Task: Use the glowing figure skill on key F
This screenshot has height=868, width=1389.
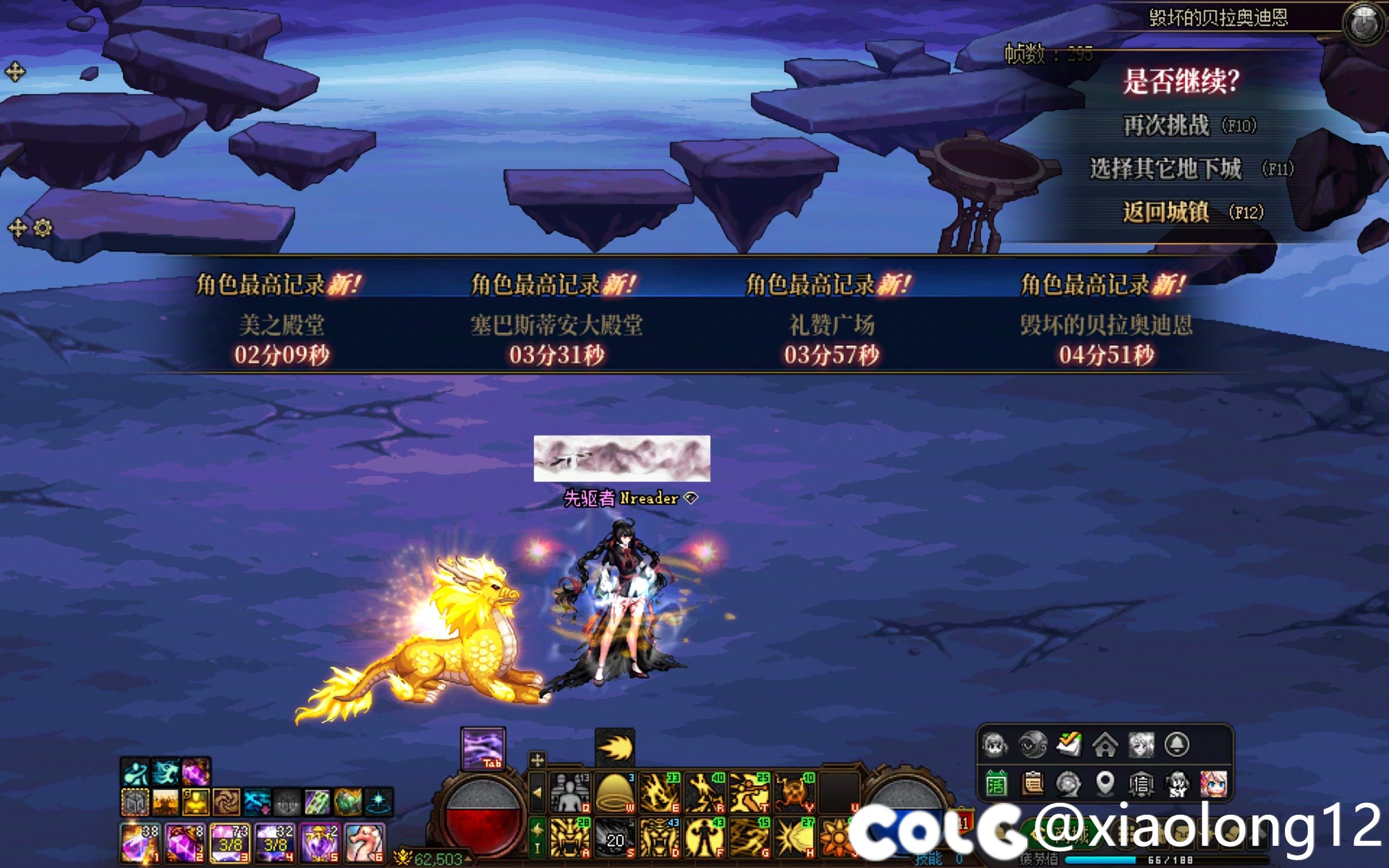Action: pyautogui.click(x=704, y=838)
